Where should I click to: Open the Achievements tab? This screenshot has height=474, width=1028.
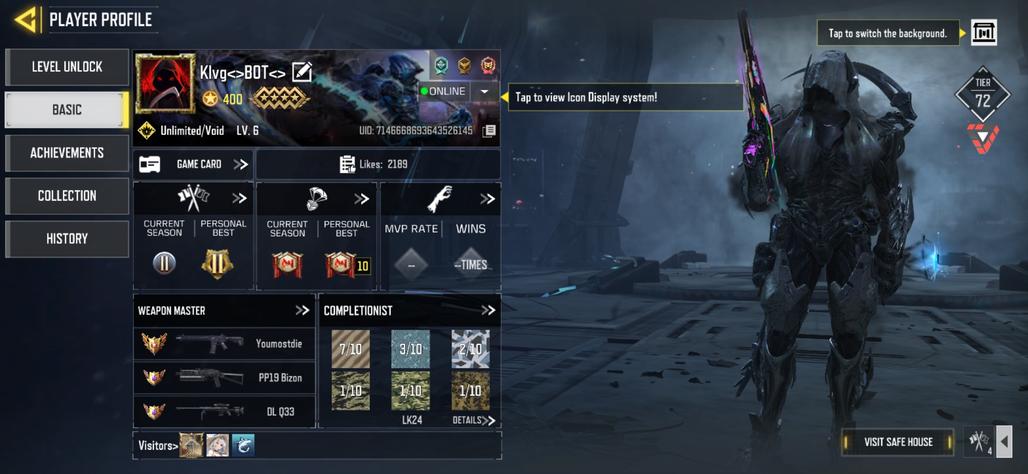click(67, 153)
